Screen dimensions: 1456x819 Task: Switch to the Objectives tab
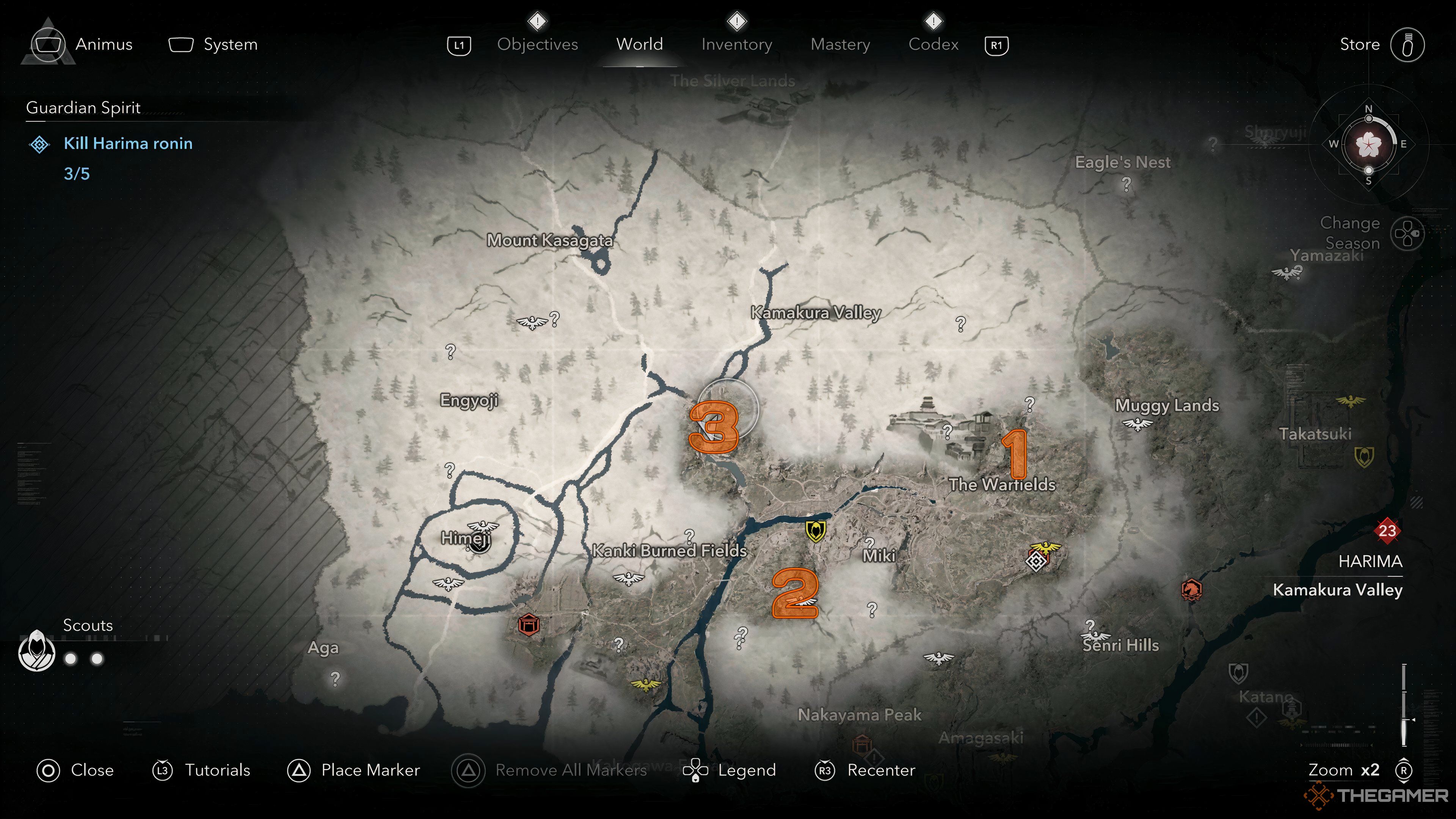click(x=537, y=44)
